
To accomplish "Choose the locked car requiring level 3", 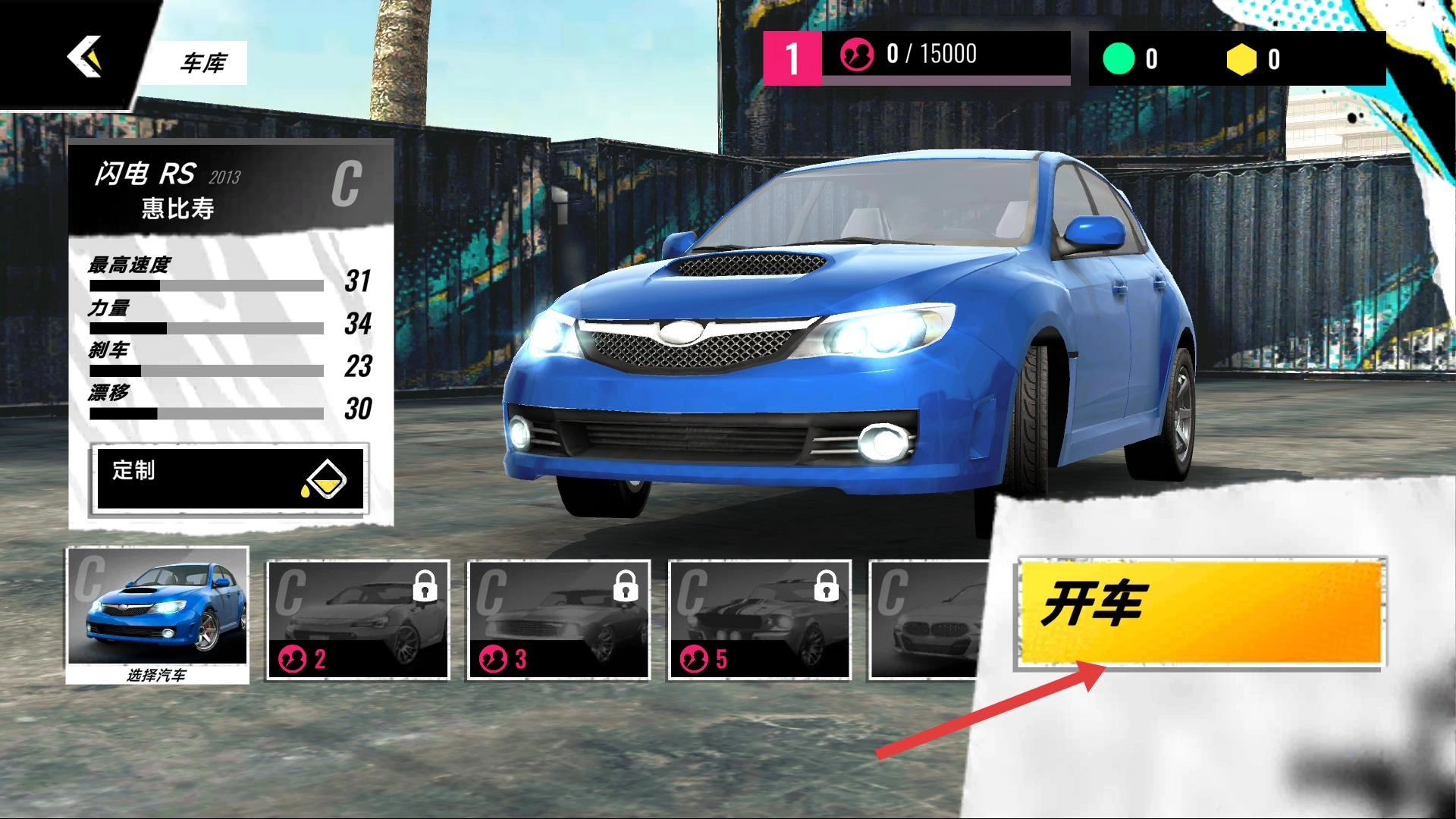I will (559, 620).
